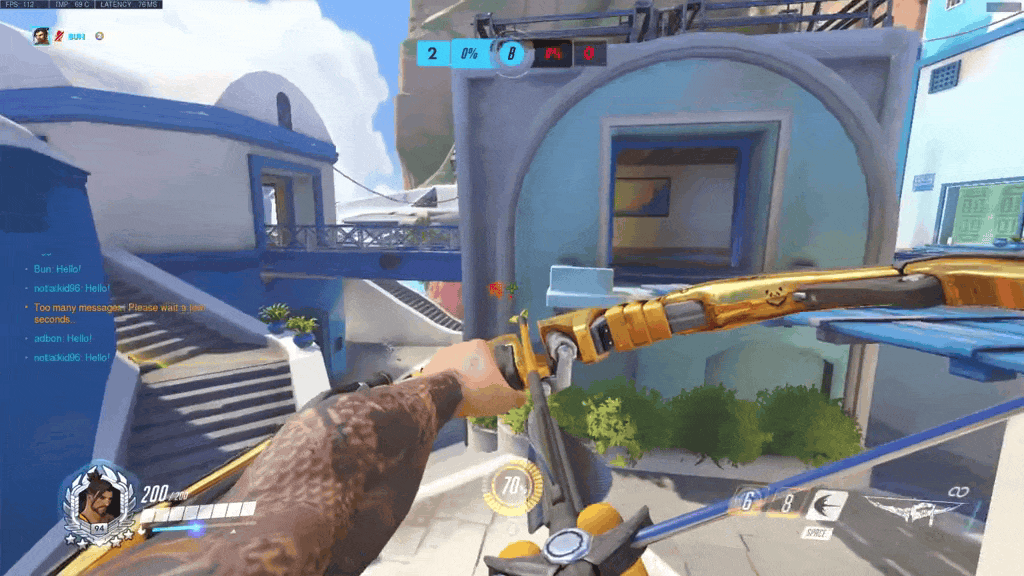Select the Bun player portrait
Screen dimensions: 1024x576
[41, 36]
